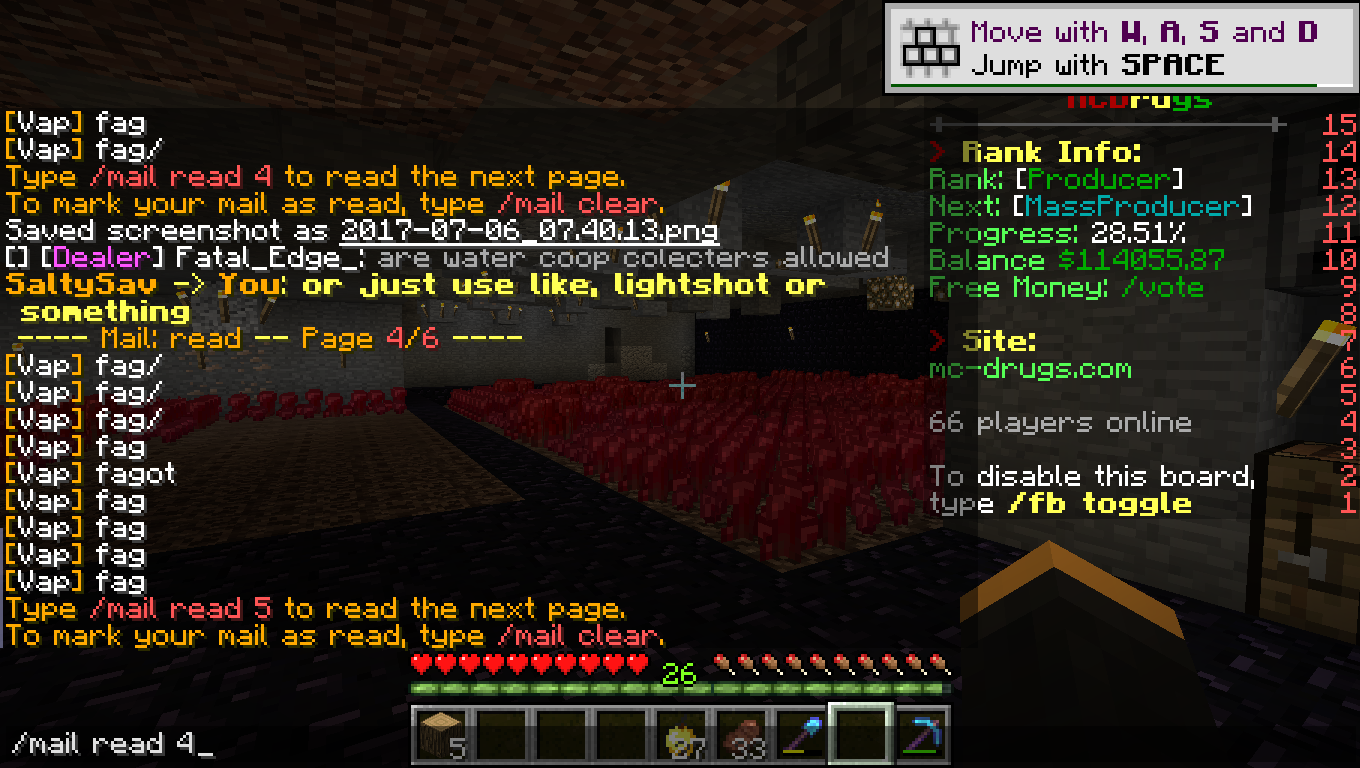The height and width of the screenshot is (768, 1360).
Task: Click the chat input field
Action: point(400,744)
